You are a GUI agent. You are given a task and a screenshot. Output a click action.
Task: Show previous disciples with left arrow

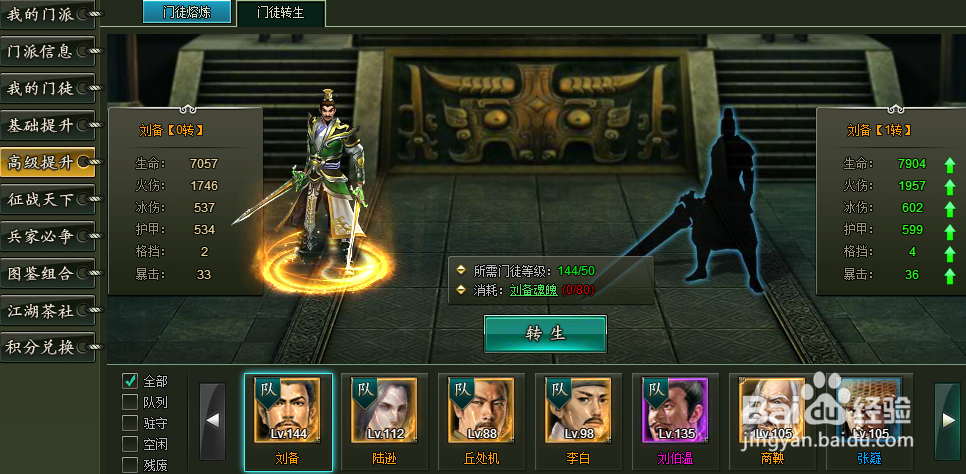212,421
